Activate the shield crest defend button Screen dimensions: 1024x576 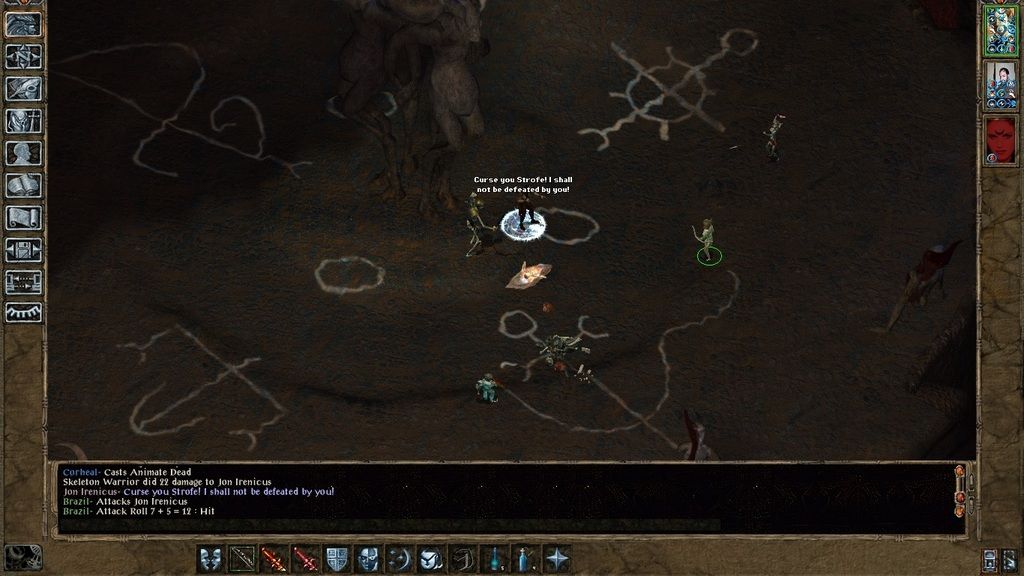pyautogui.click(x=338, y=558)
